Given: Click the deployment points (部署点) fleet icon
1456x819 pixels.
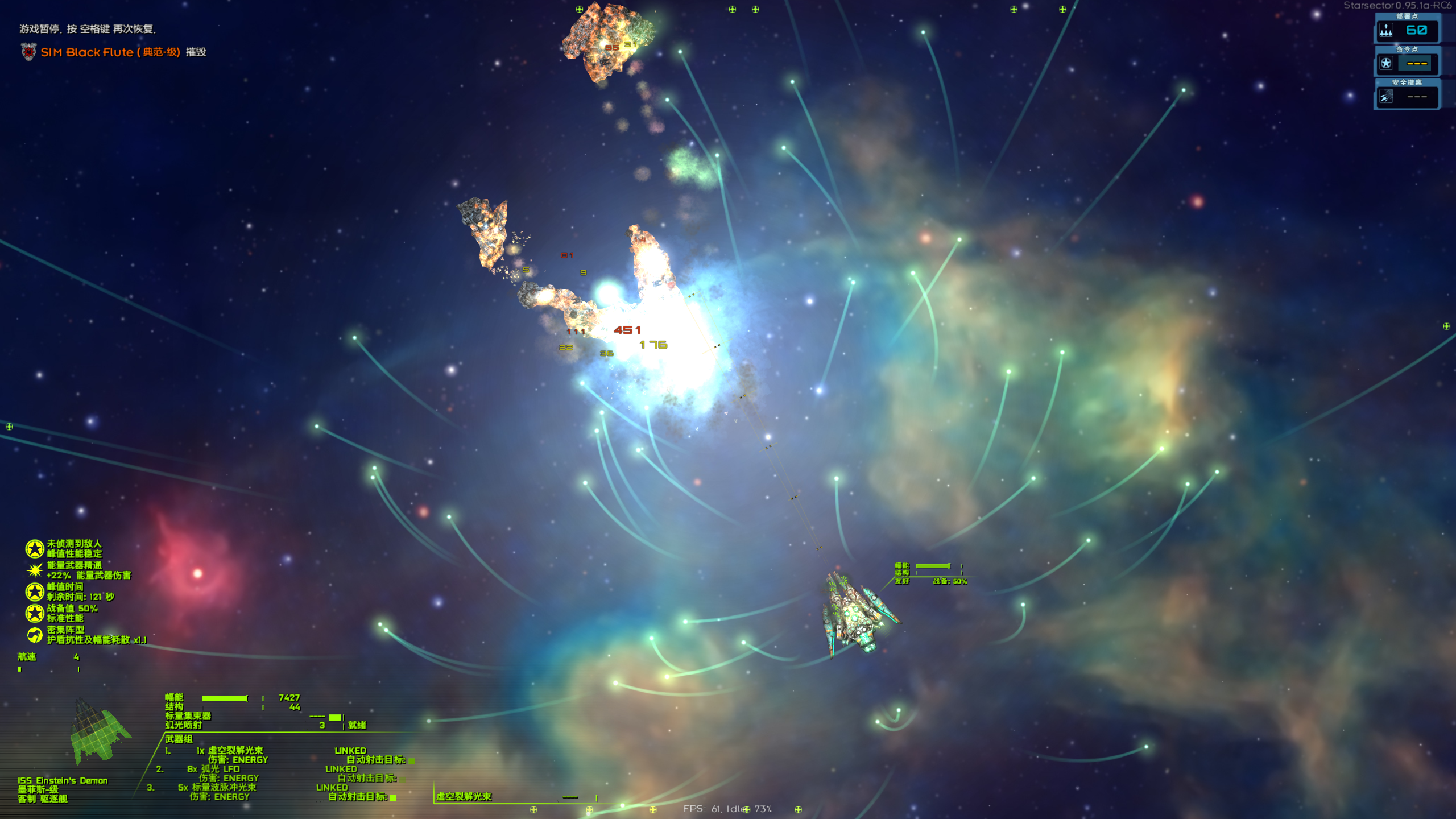Looking at the screenshot, I should click(1386, 30).
